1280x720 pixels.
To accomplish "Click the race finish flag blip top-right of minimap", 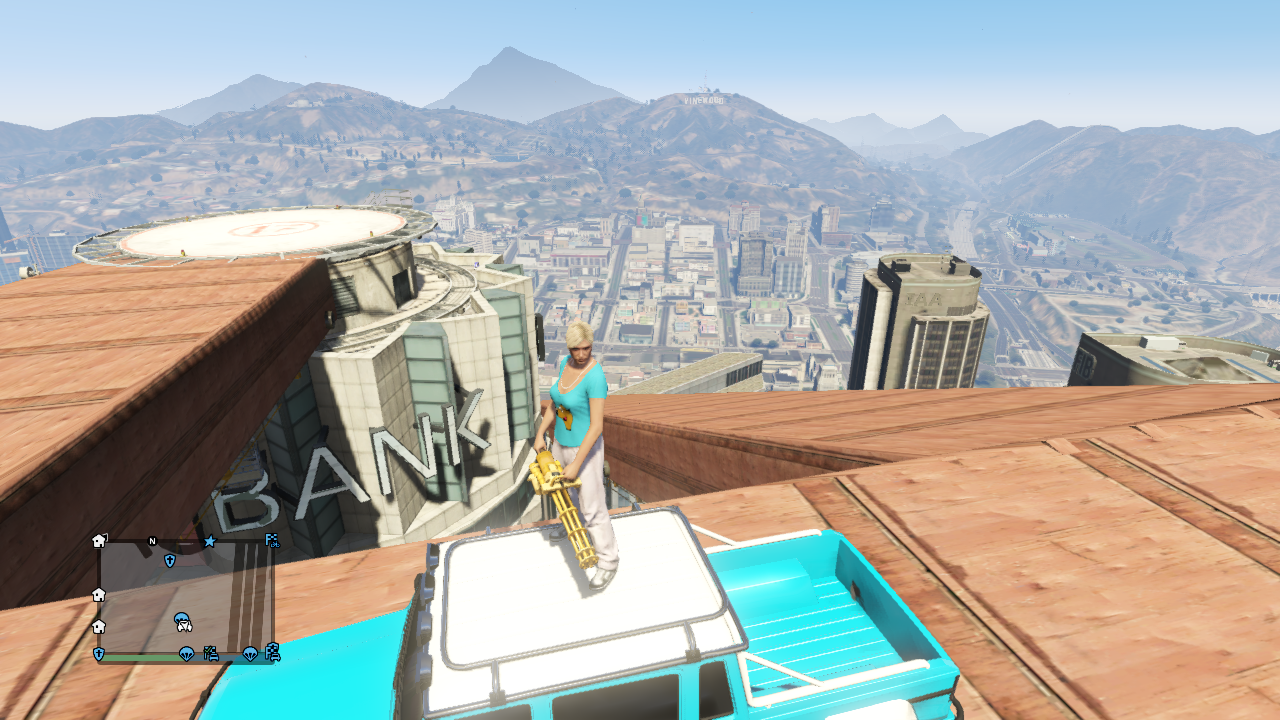I will point(273,541).
